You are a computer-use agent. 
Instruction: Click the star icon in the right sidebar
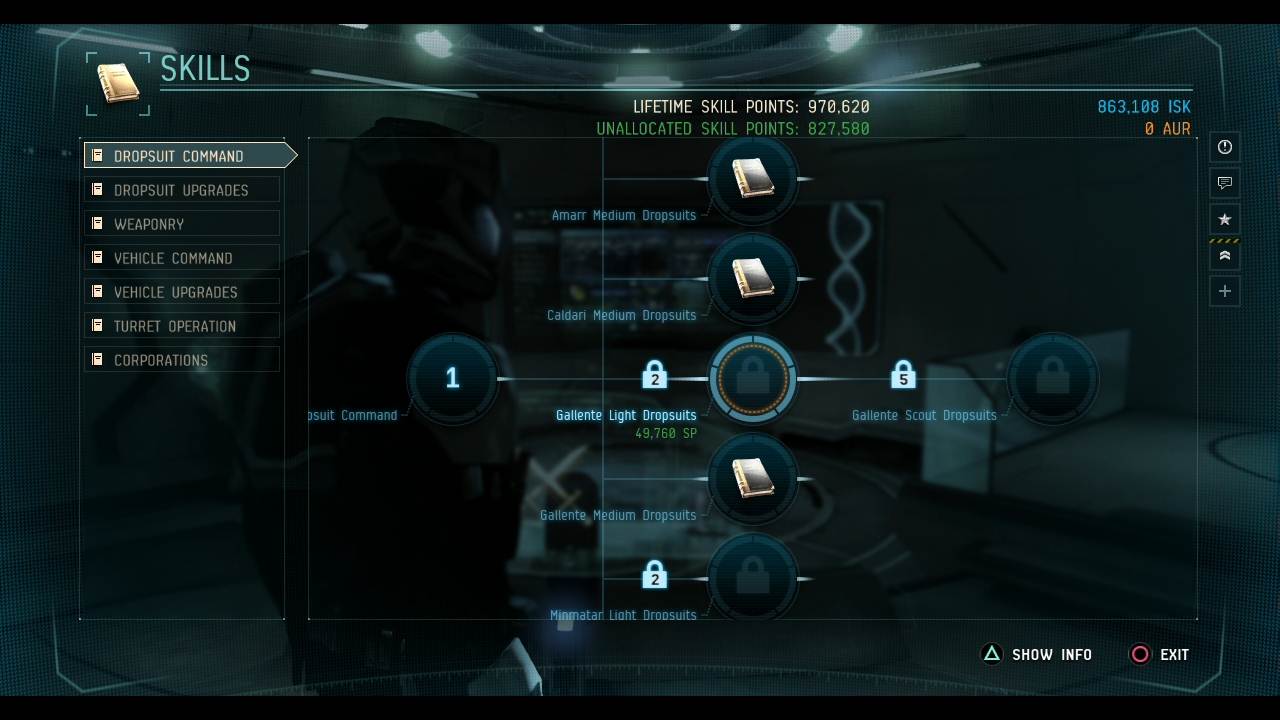(x=1224, y=219)
